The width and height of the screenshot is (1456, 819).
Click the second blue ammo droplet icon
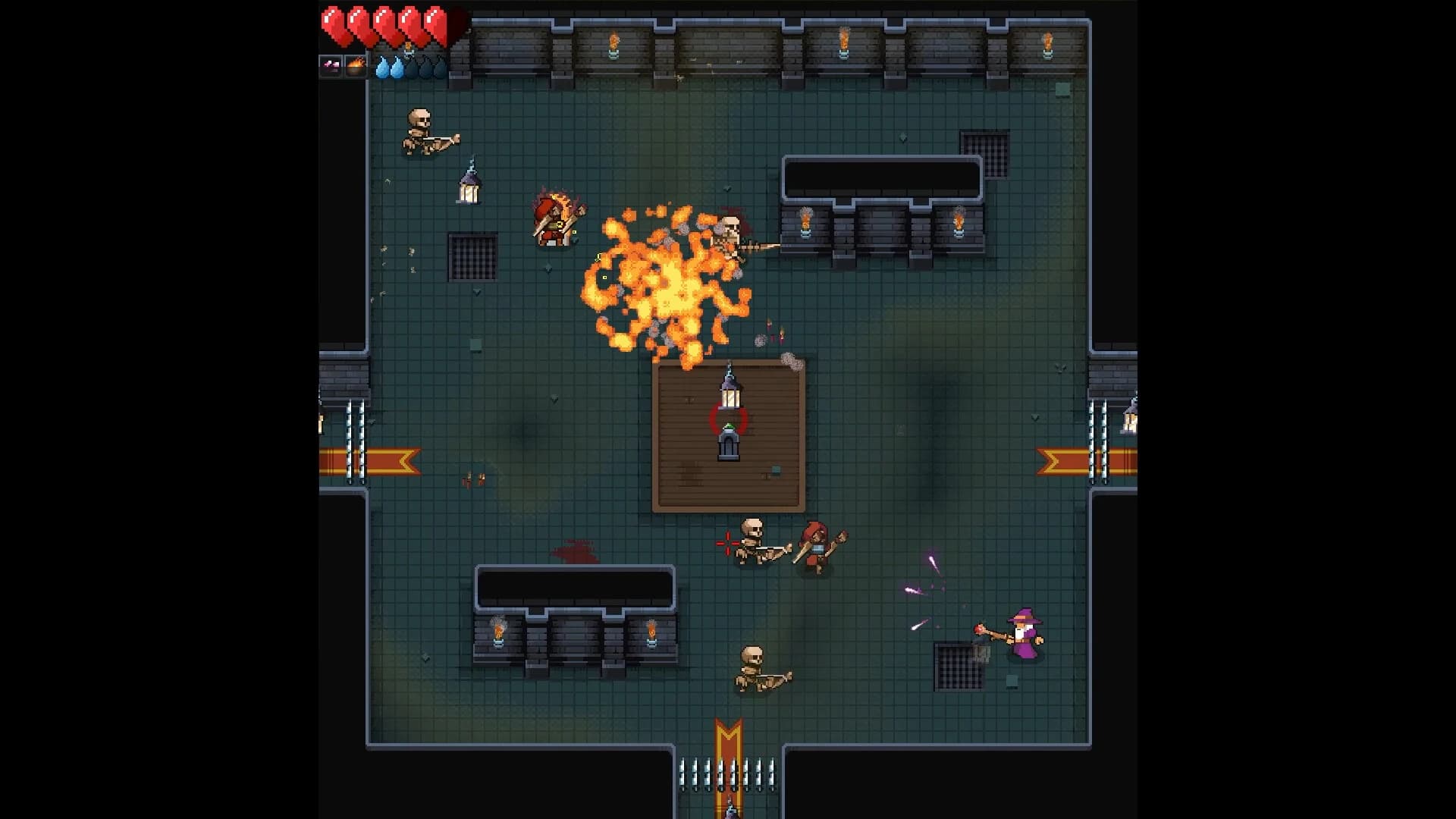point(397,68)
